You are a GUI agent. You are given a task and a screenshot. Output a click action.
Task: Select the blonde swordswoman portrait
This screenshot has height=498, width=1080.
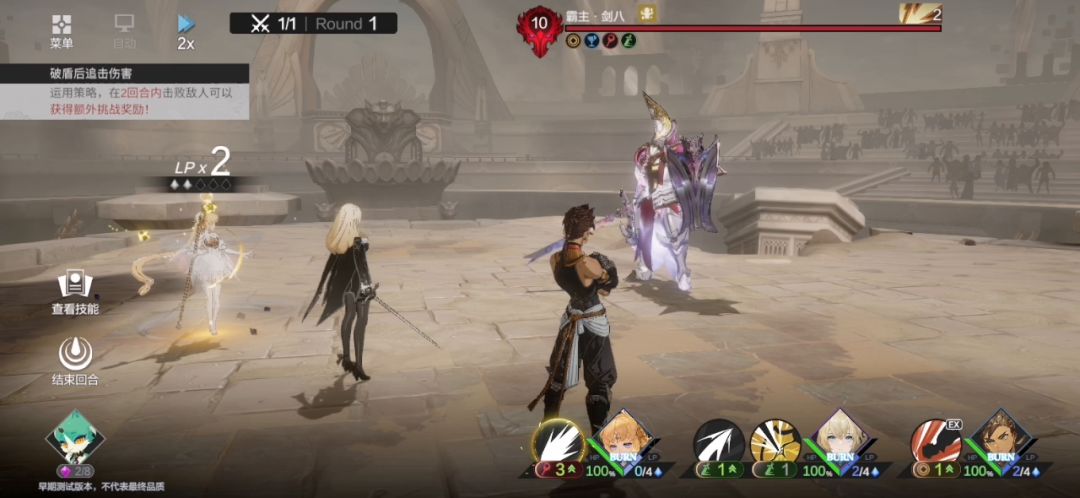(x=839, y=438)
